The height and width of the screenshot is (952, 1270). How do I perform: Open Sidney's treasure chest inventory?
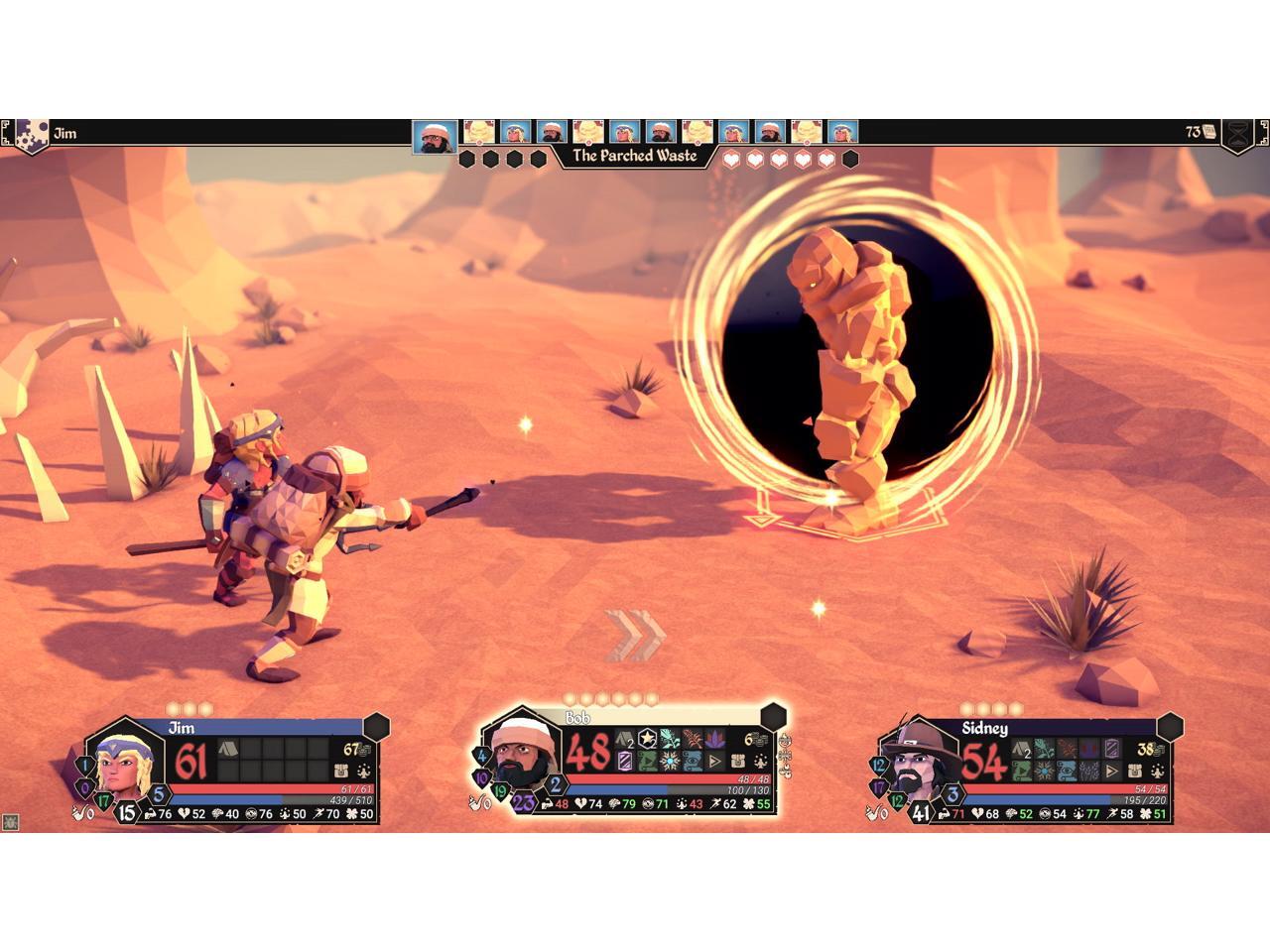point(1134,771)
